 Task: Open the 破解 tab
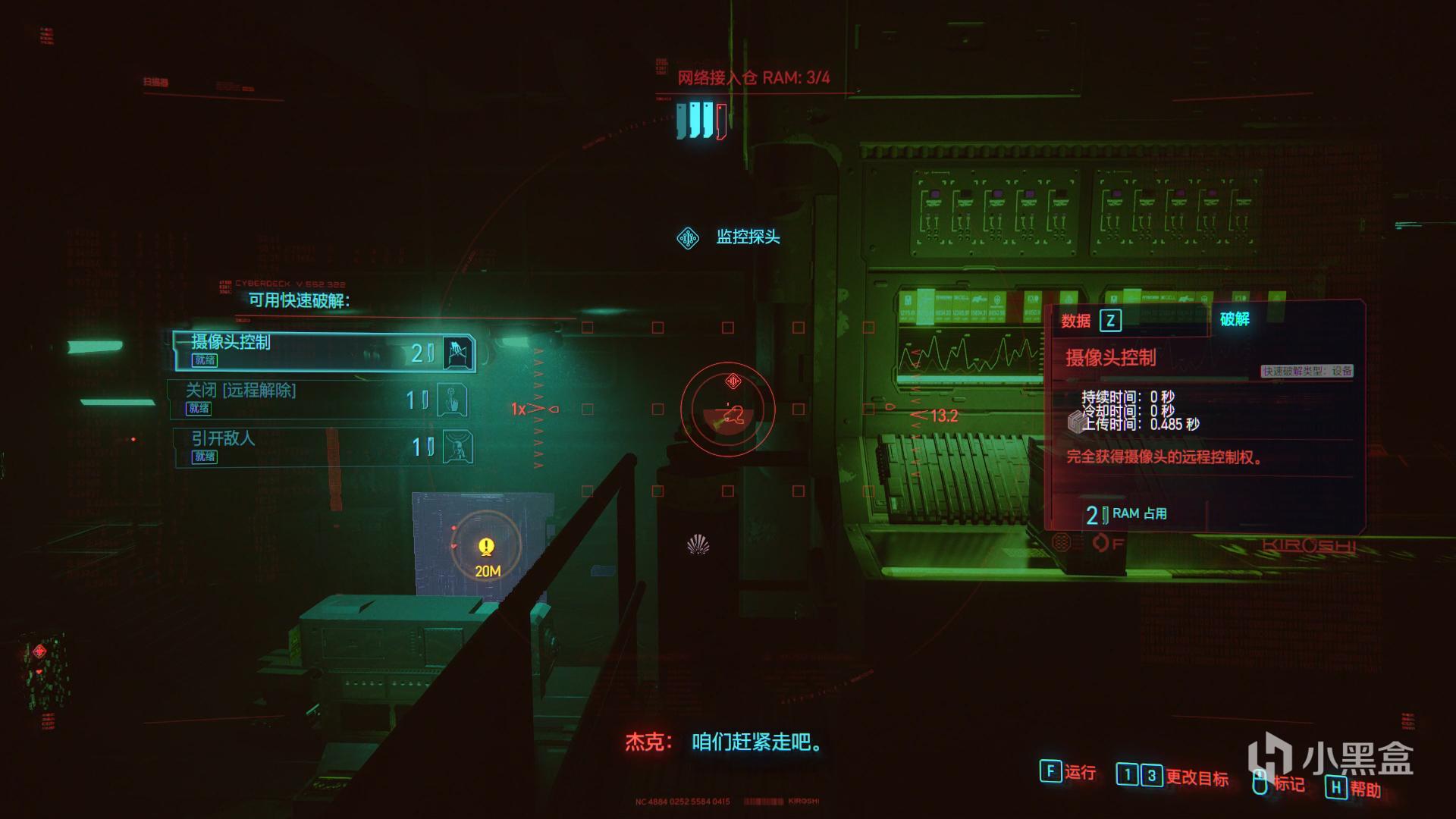coord(1234,319)
